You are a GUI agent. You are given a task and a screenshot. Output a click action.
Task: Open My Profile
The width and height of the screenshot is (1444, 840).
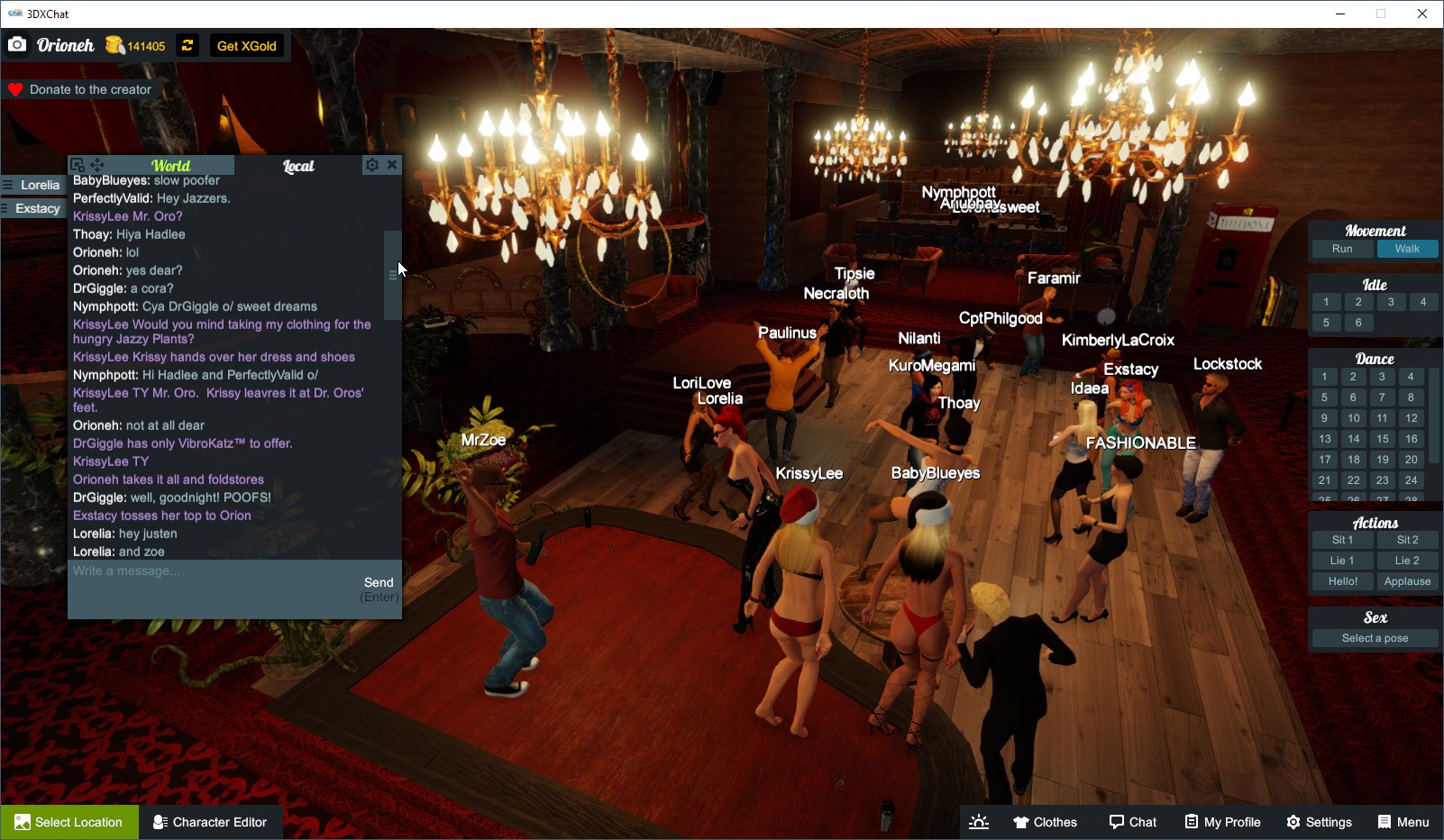point(1222,821)
